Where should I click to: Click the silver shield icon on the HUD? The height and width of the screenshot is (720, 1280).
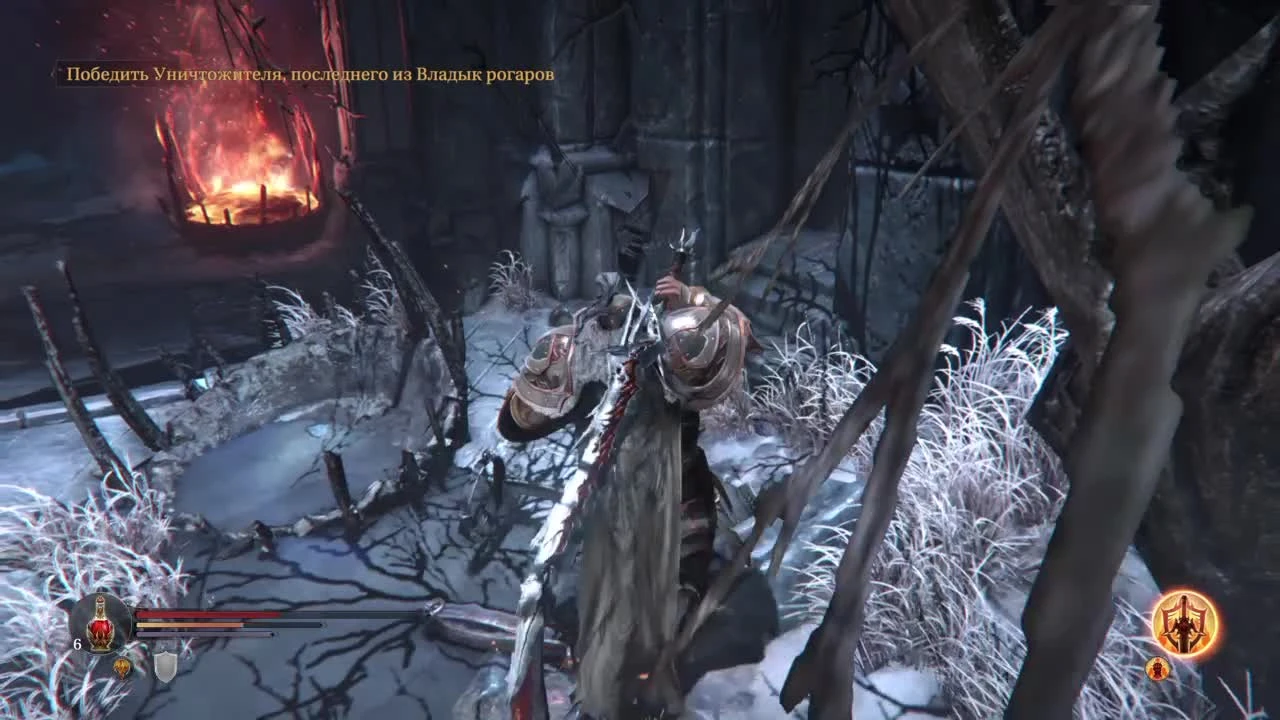(165, 666)
